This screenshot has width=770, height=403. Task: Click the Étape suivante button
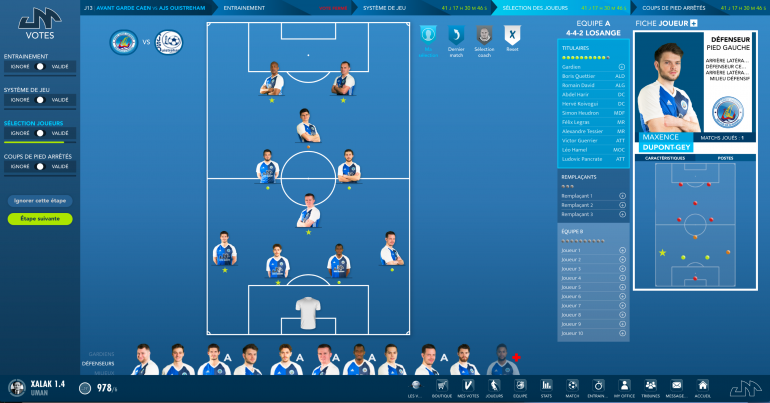coord(40,219)
